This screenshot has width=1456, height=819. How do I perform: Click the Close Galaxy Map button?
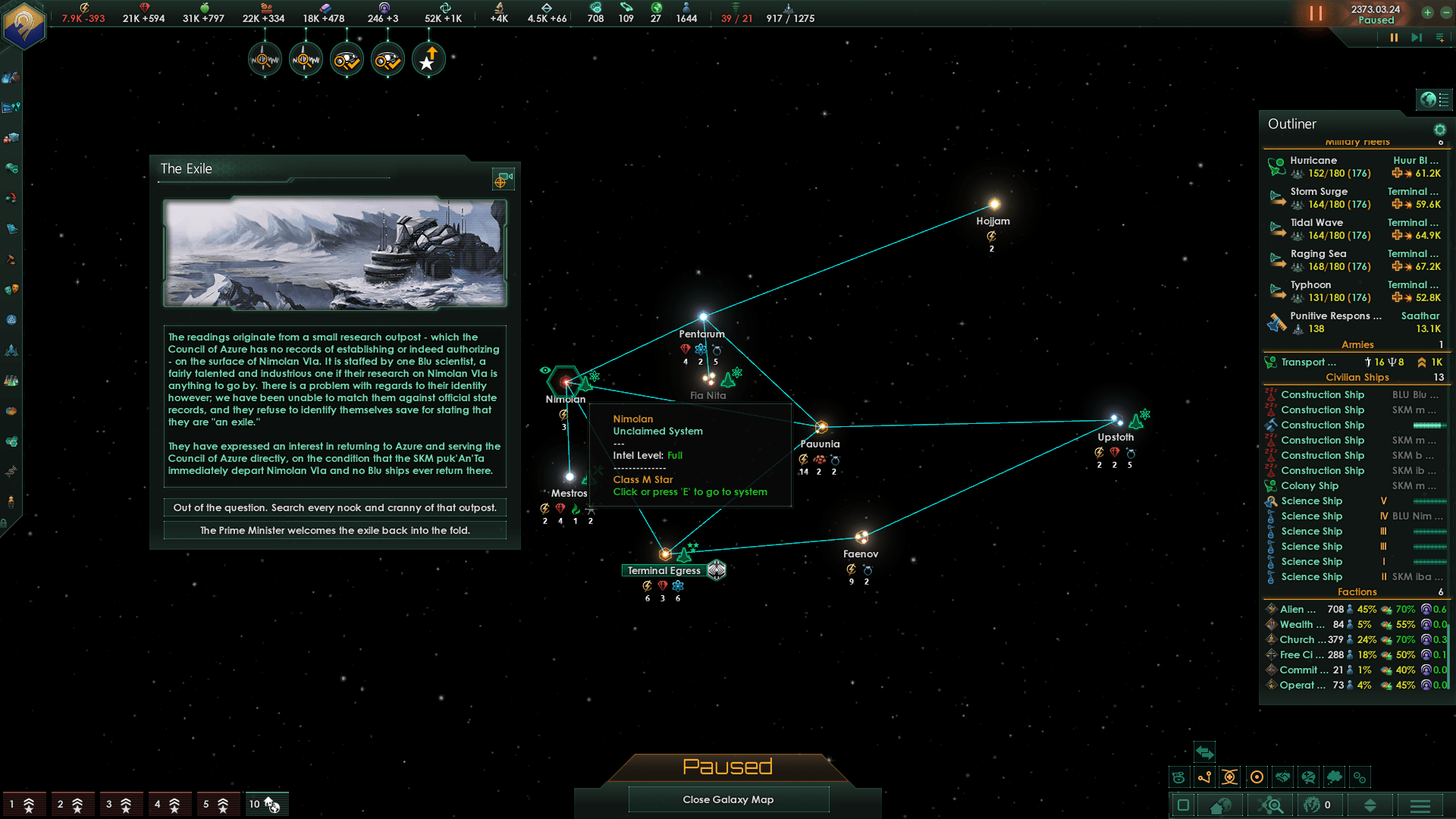(x=728, y=799)
